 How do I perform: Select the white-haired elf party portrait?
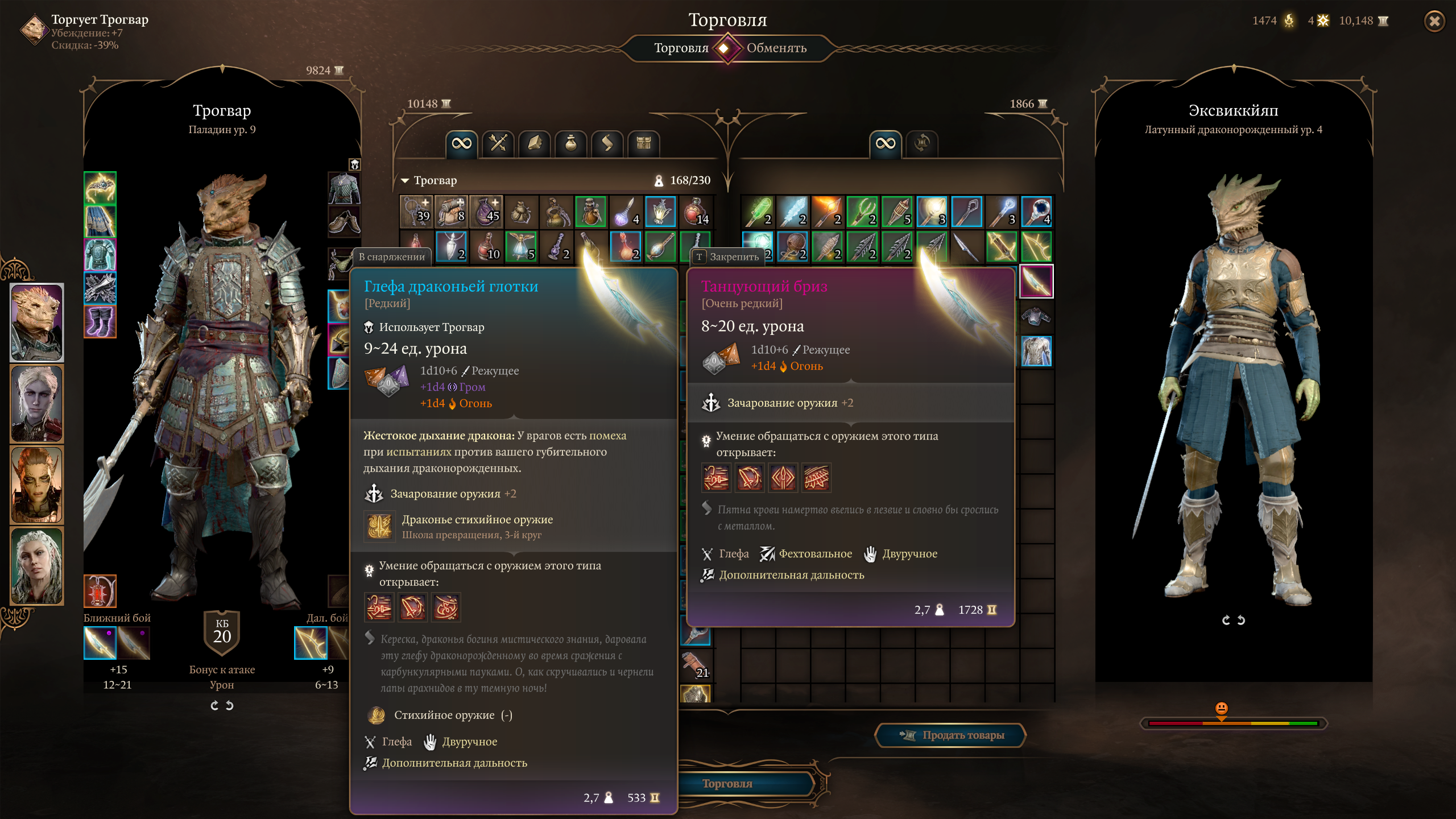pos(37,403)
